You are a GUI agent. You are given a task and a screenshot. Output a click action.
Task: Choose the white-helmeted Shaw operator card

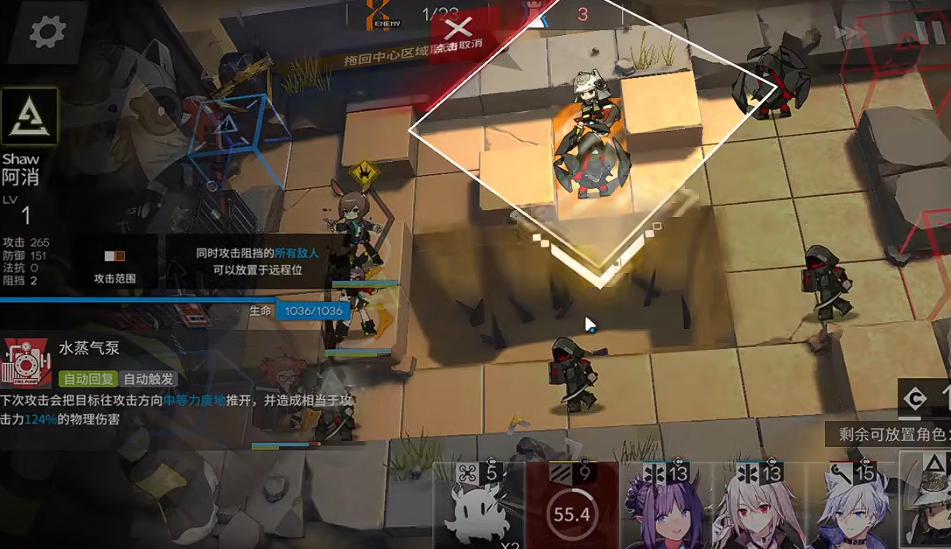pos(930,508)
